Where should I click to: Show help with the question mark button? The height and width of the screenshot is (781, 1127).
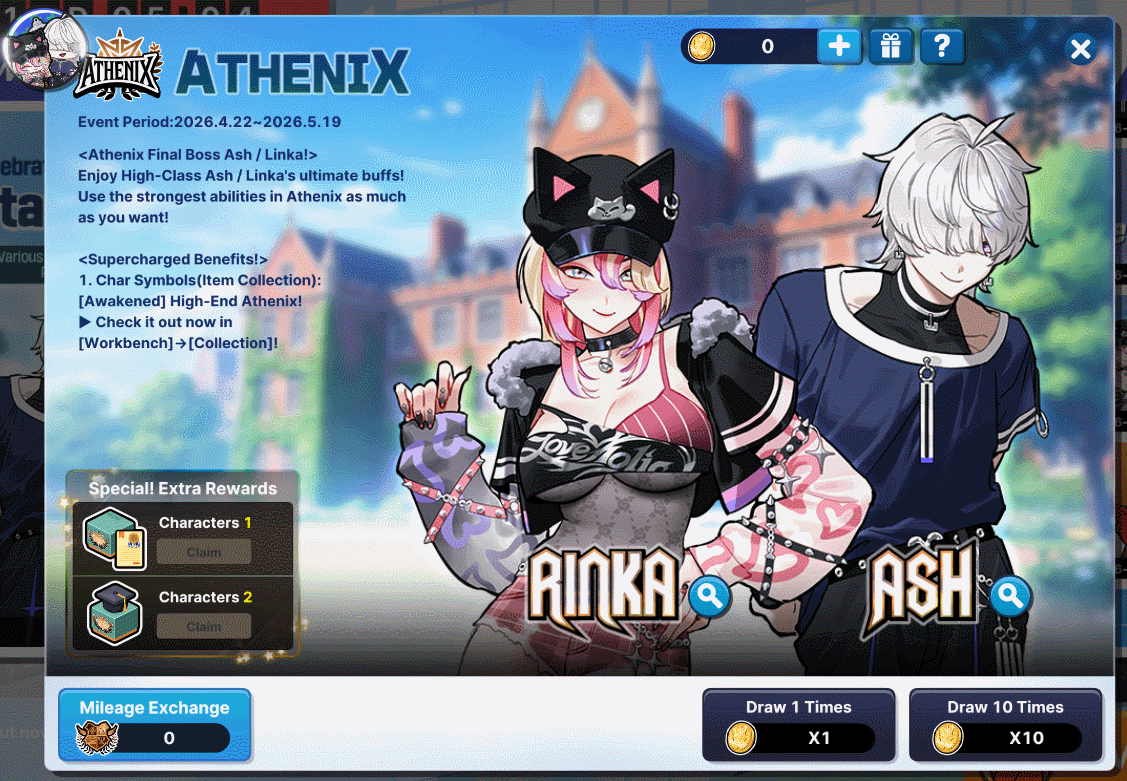940,46
